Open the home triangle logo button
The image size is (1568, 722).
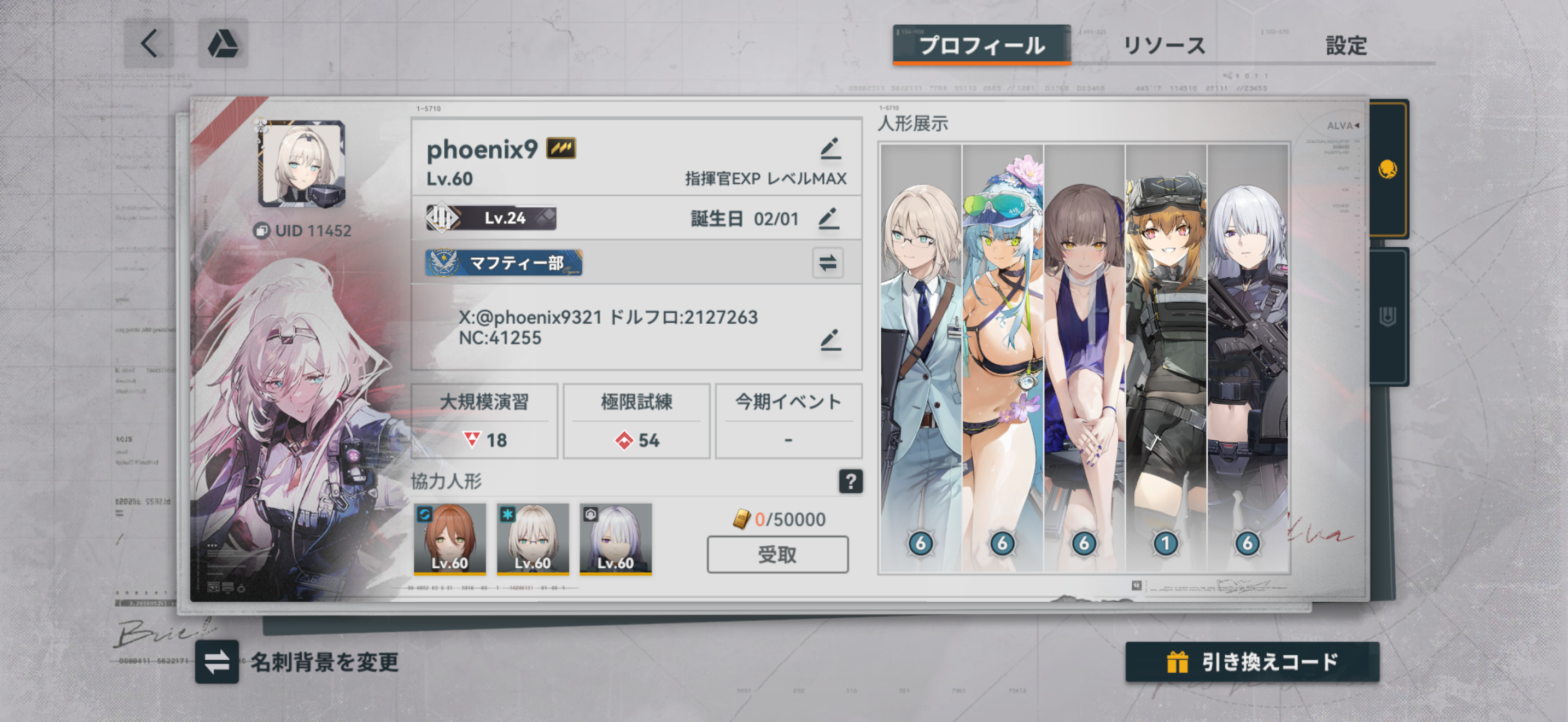pyautogui.click(x=223, y=44)
